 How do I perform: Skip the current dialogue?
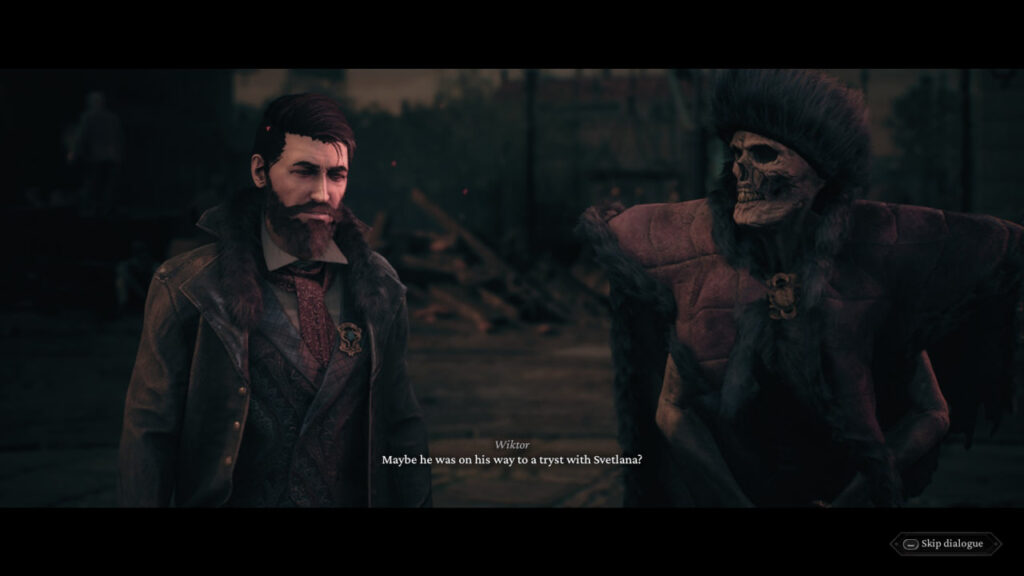[x=944, y=544]
